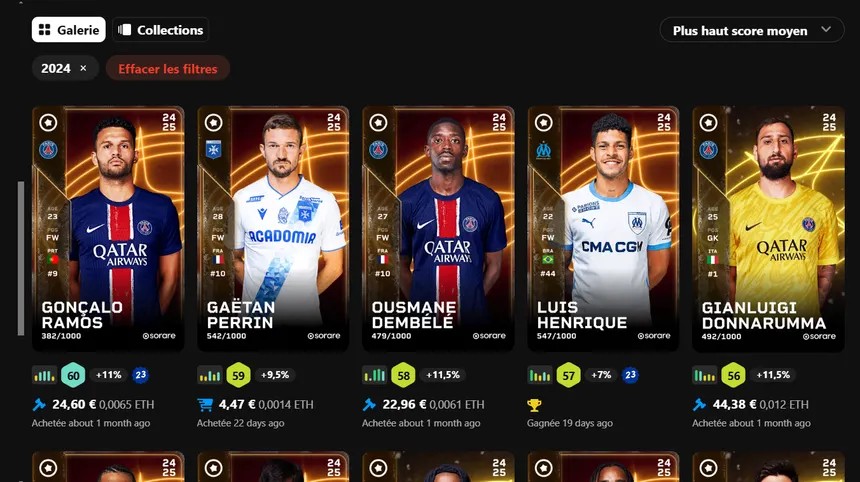Choose the Ousmane Dembélé card

(438, 228)
